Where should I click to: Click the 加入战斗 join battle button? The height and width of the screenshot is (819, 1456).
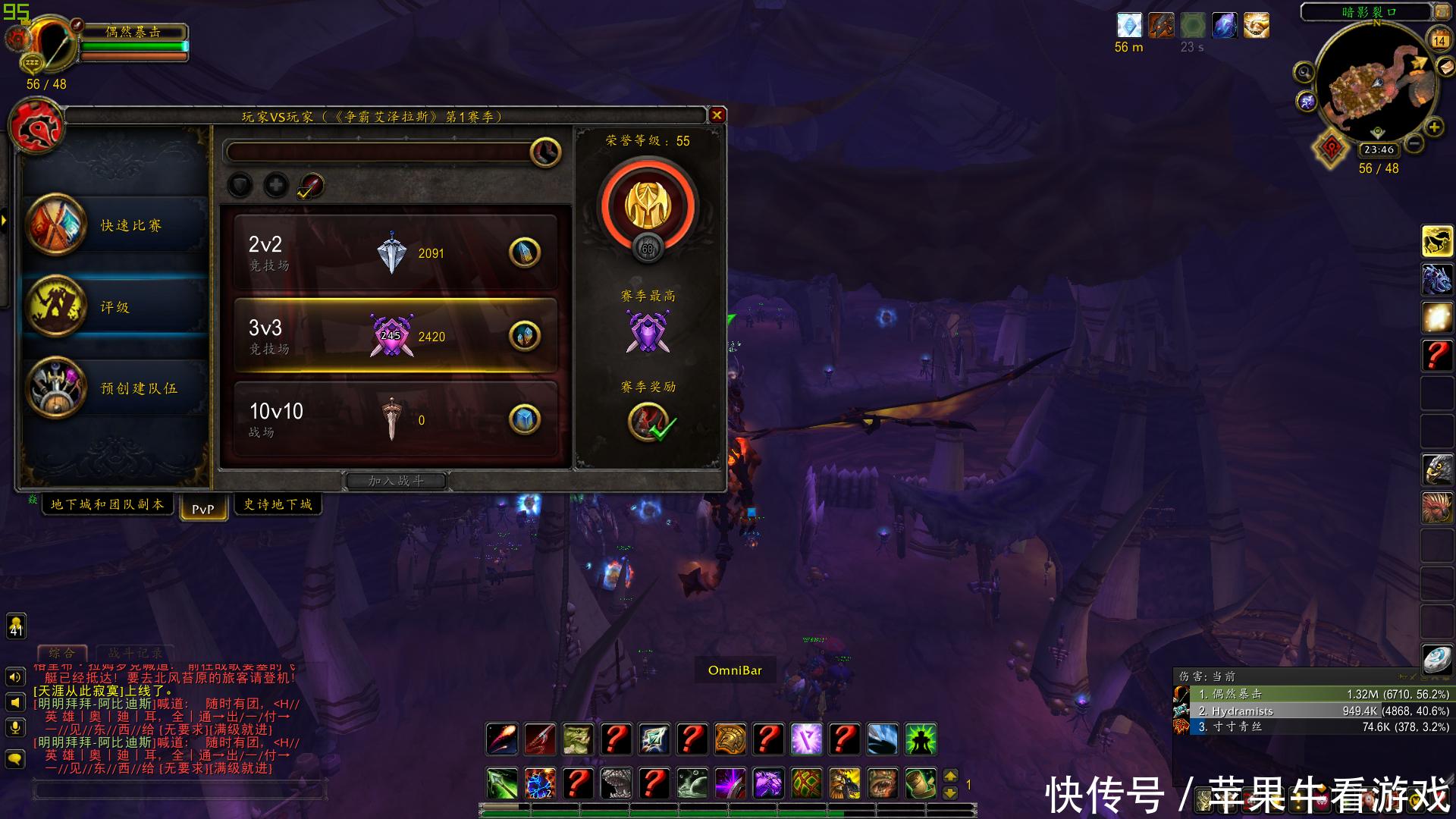(x=396, y=481)
